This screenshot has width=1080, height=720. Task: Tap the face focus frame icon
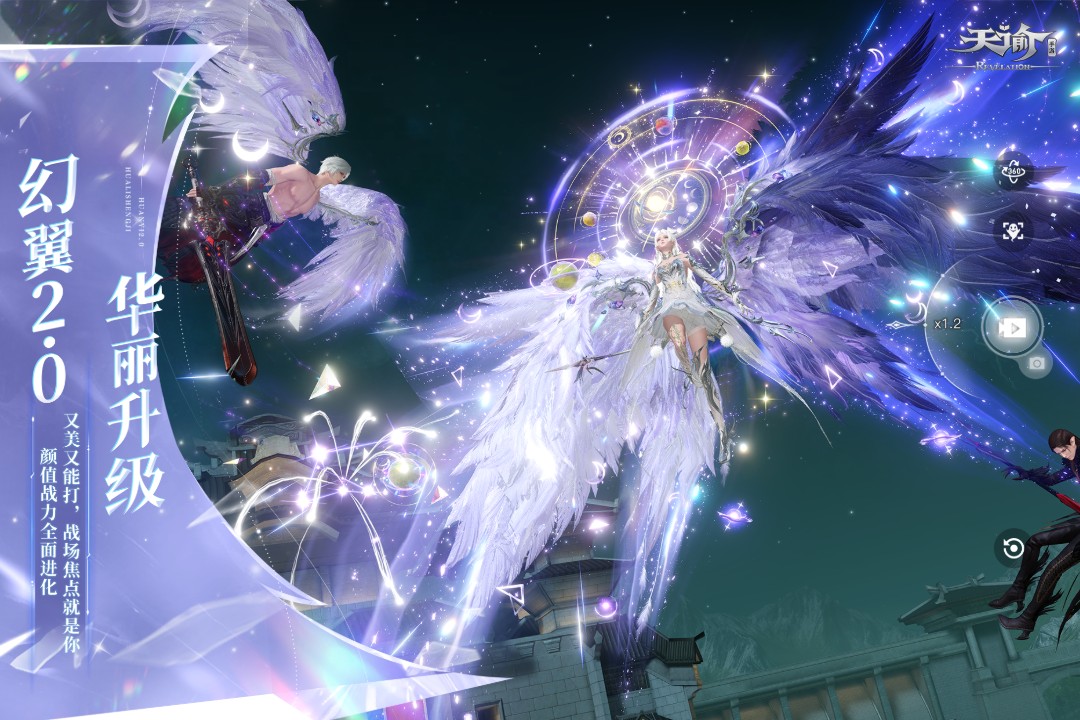[x=1013, y=230]
